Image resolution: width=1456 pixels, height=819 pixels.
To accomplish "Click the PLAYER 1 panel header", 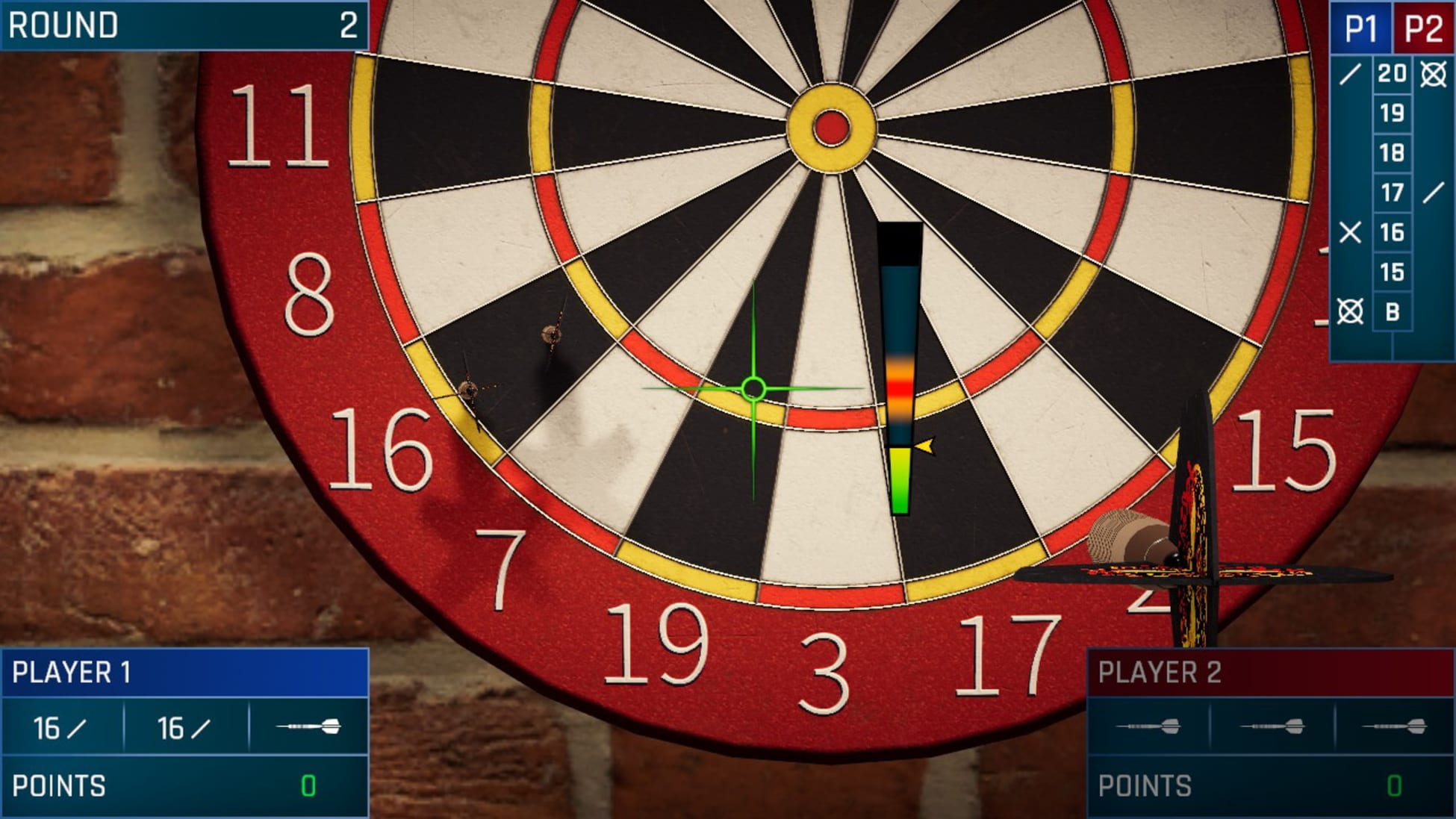I will click(75, 670).
